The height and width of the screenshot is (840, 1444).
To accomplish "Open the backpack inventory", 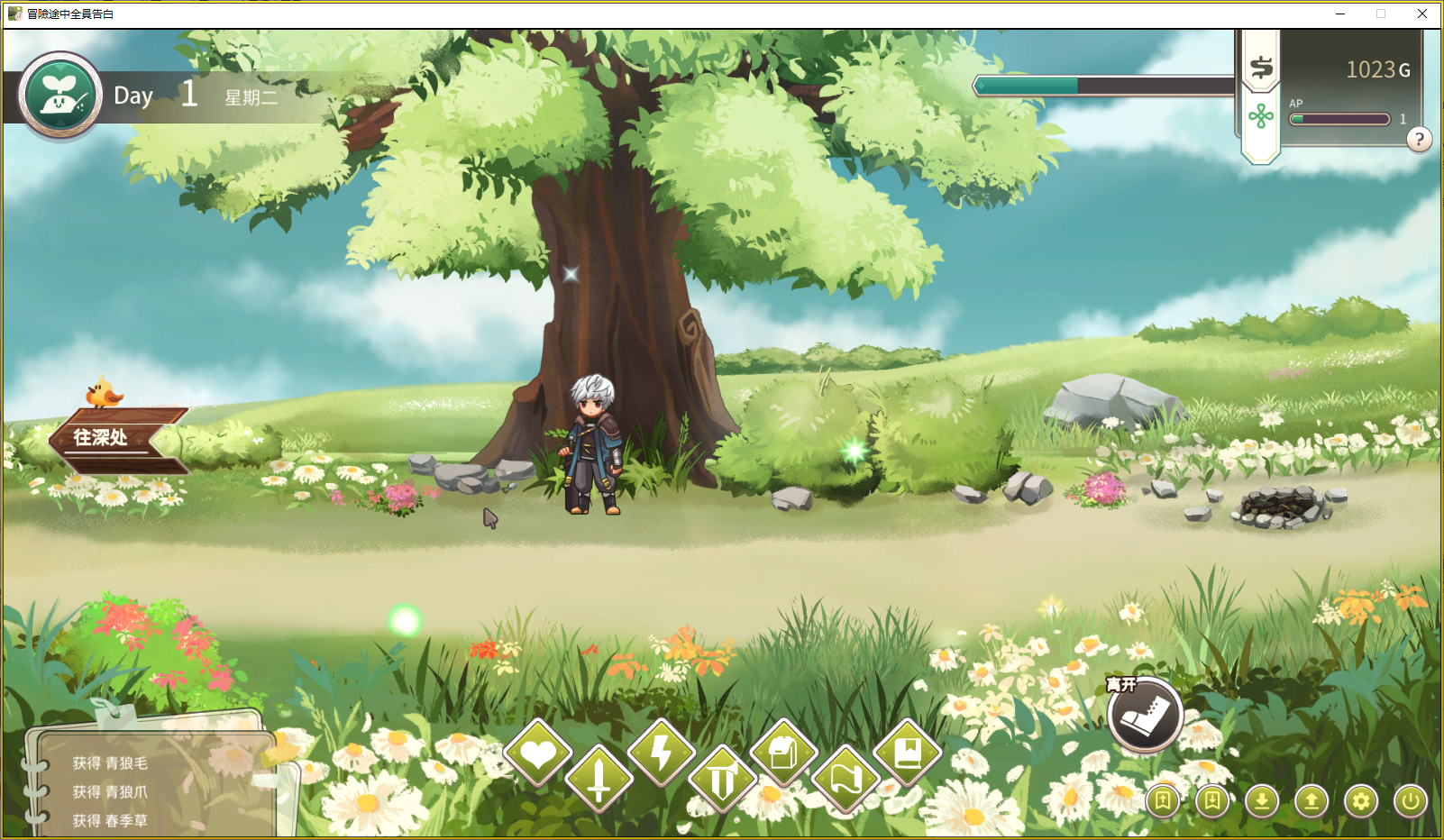I will (x=783, y=753).
